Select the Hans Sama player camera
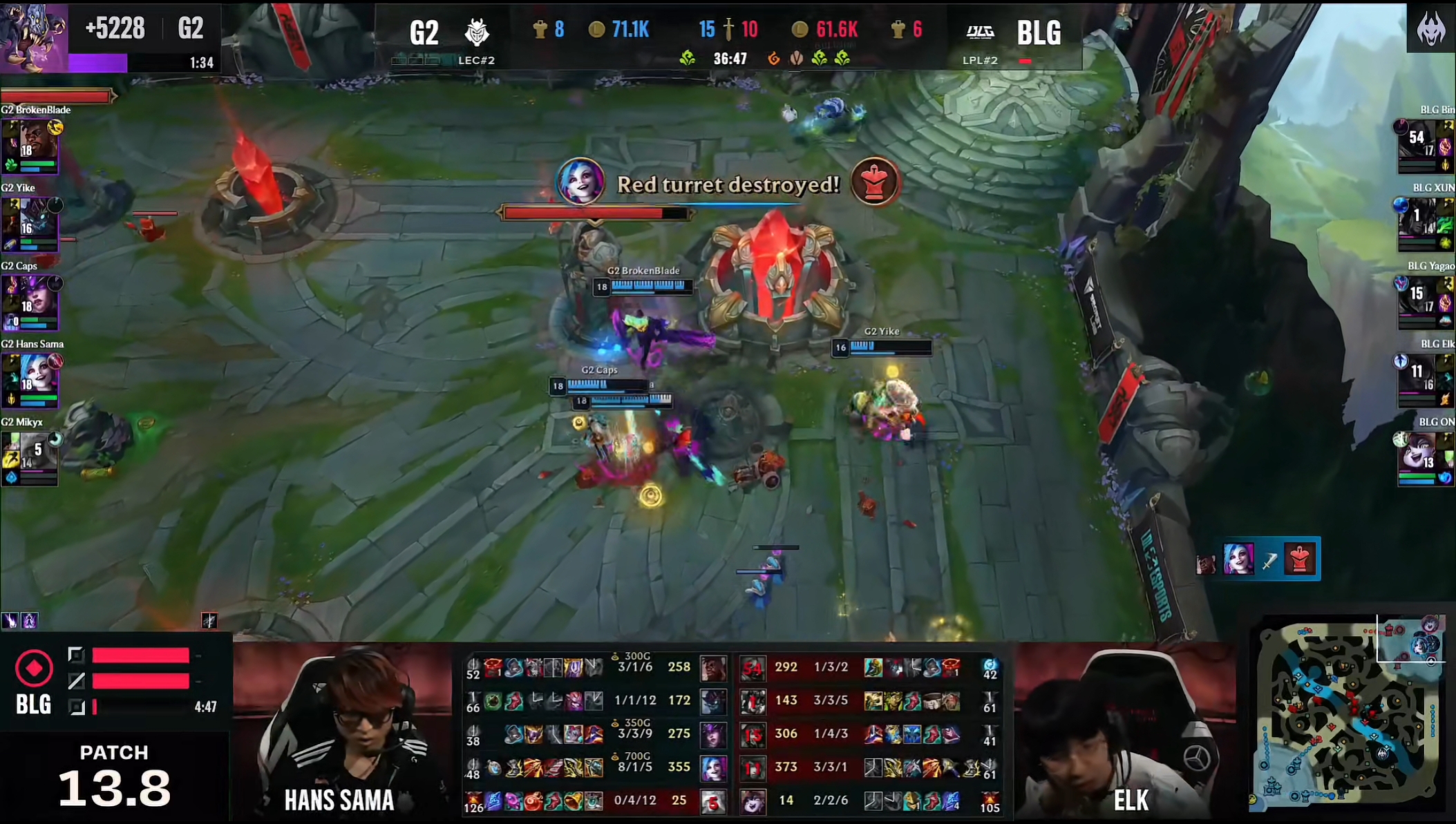This screenshot has width=1456, height=824. pyautogui.click(x=343, y=732)
